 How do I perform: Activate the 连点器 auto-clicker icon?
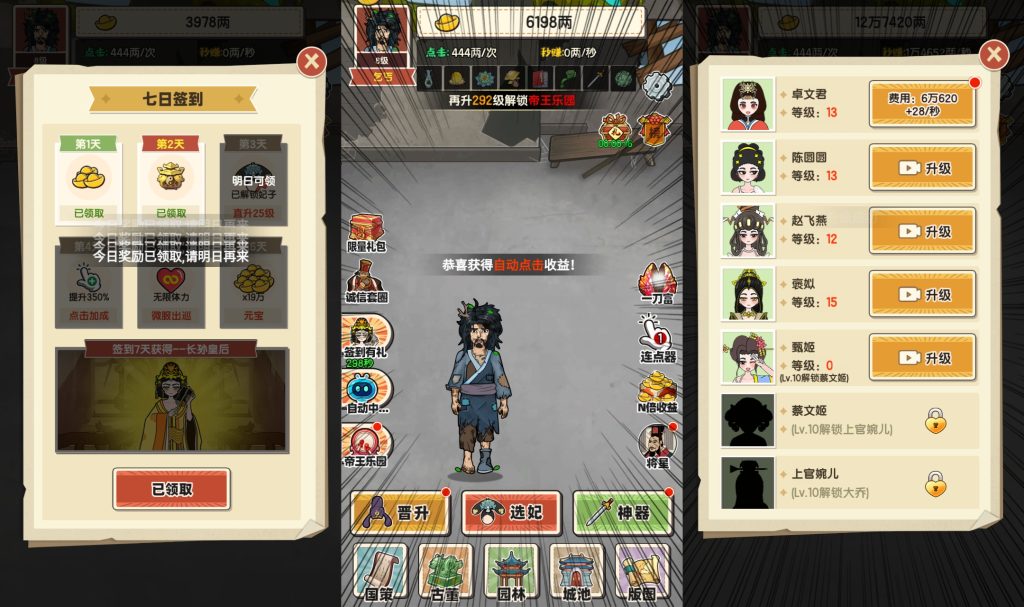tap(657, 336)
